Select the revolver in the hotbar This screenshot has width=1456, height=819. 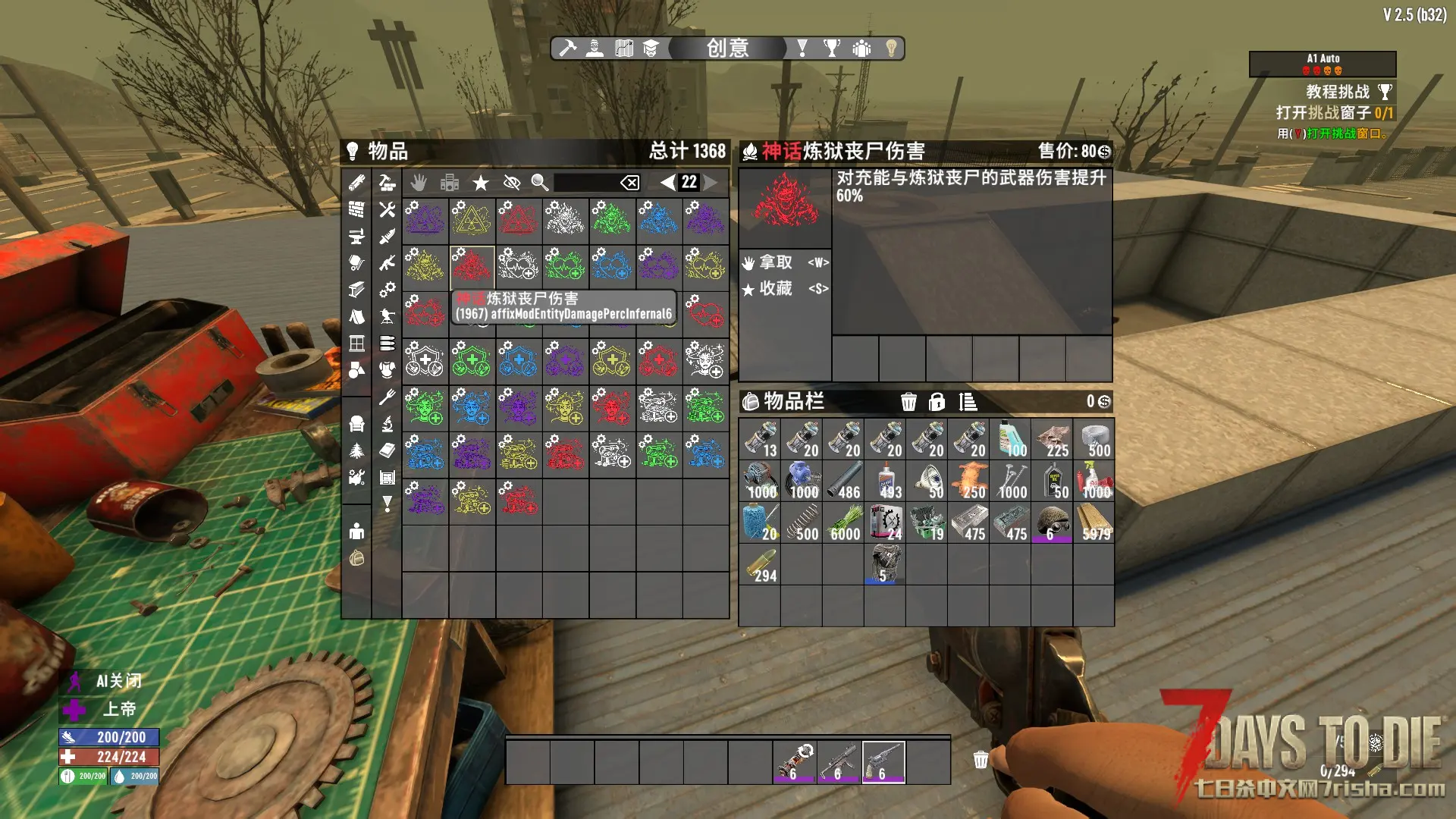click(x=883, y=761)
